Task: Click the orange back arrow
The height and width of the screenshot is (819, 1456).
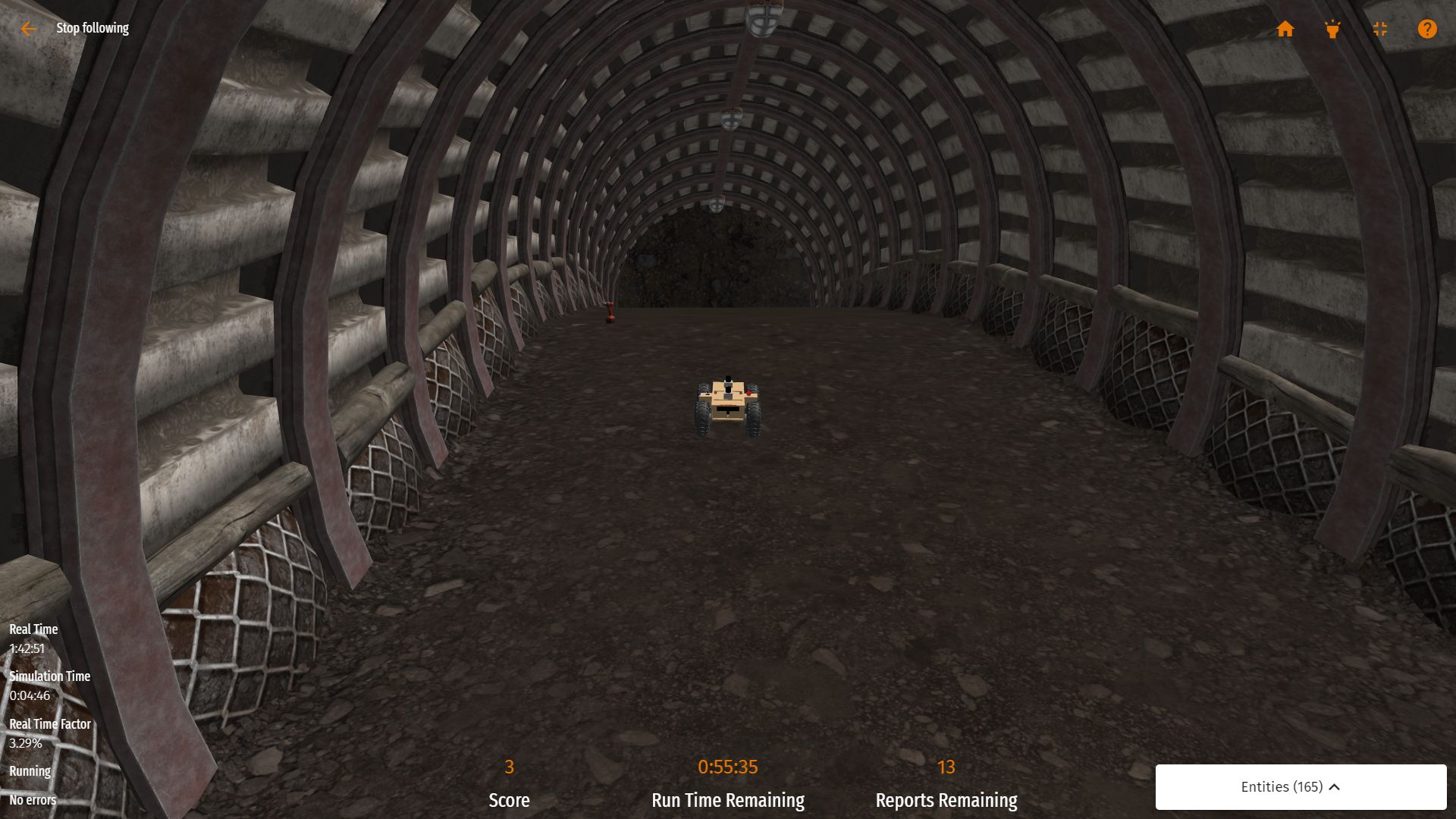Action: (28, 29)
